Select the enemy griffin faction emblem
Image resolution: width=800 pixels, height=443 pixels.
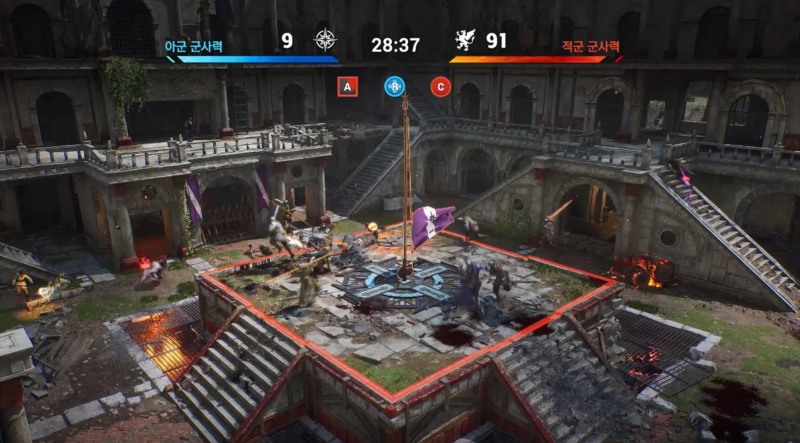(464, 41)
